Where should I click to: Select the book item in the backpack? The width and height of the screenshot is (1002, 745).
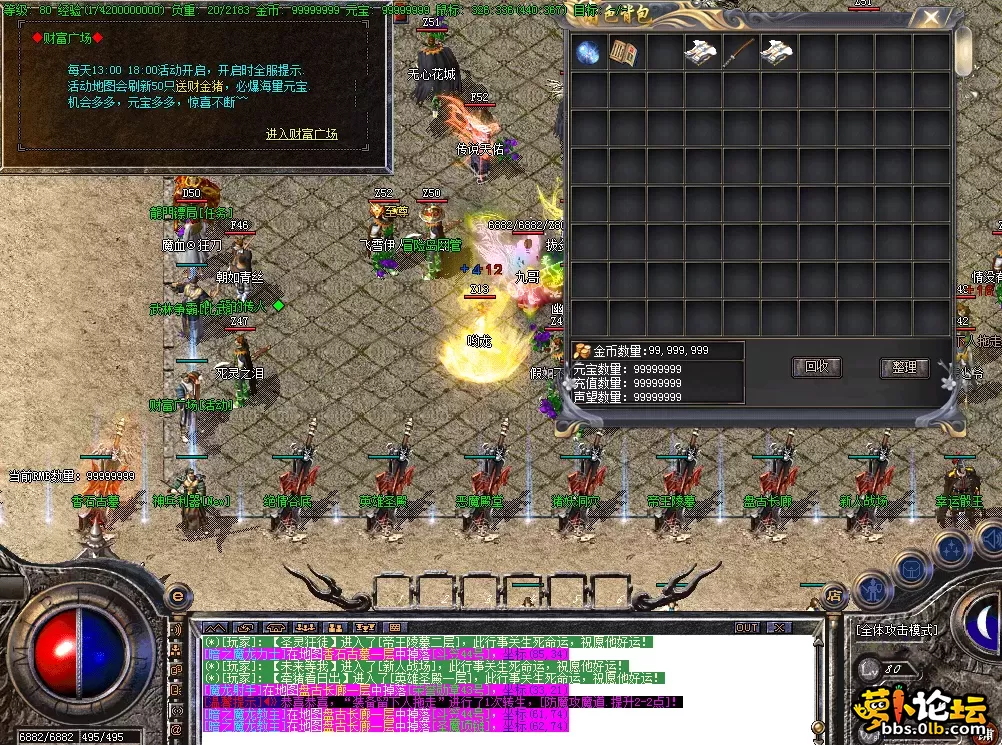coord(625,52)
